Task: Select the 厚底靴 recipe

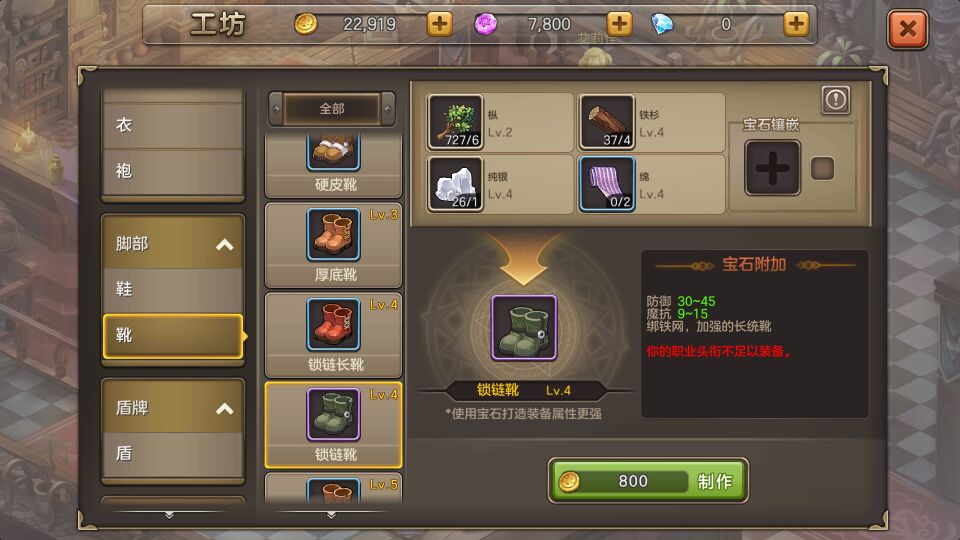Action: point(334,245)
